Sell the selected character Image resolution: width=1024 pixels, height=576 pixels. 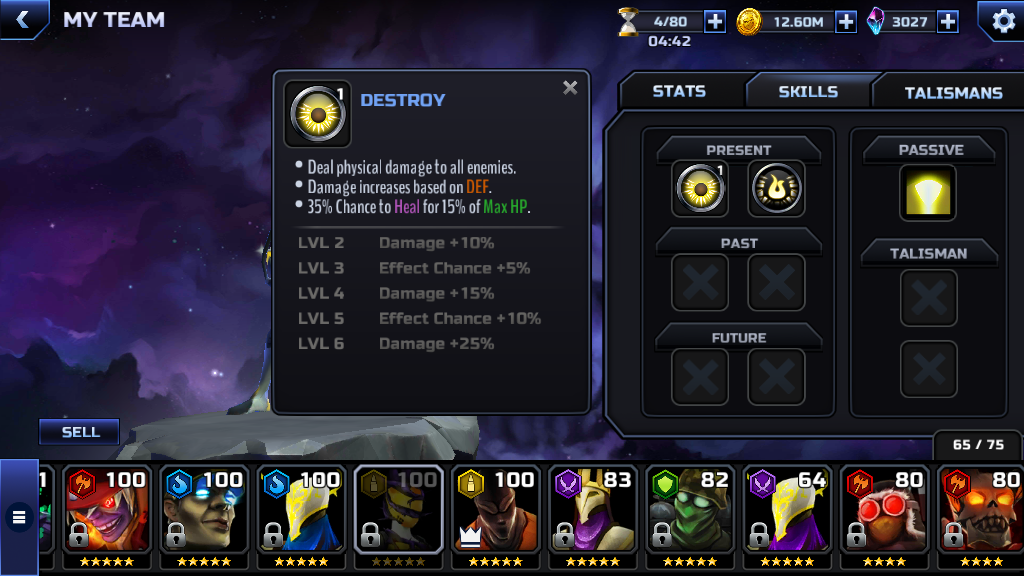tap(80, 432)
